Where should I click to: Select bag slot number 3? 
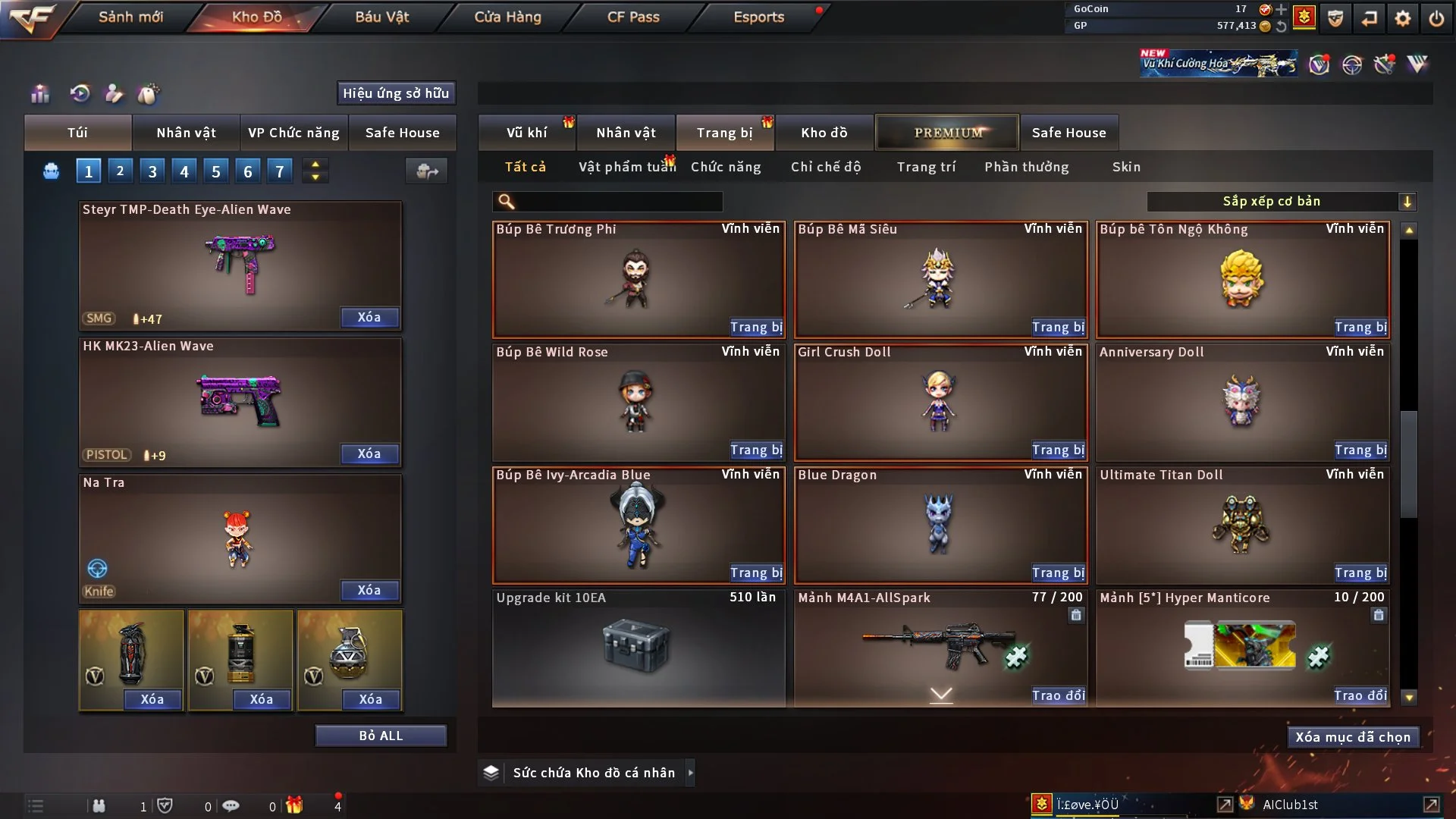pyautogui.click(x=152, y=171)
